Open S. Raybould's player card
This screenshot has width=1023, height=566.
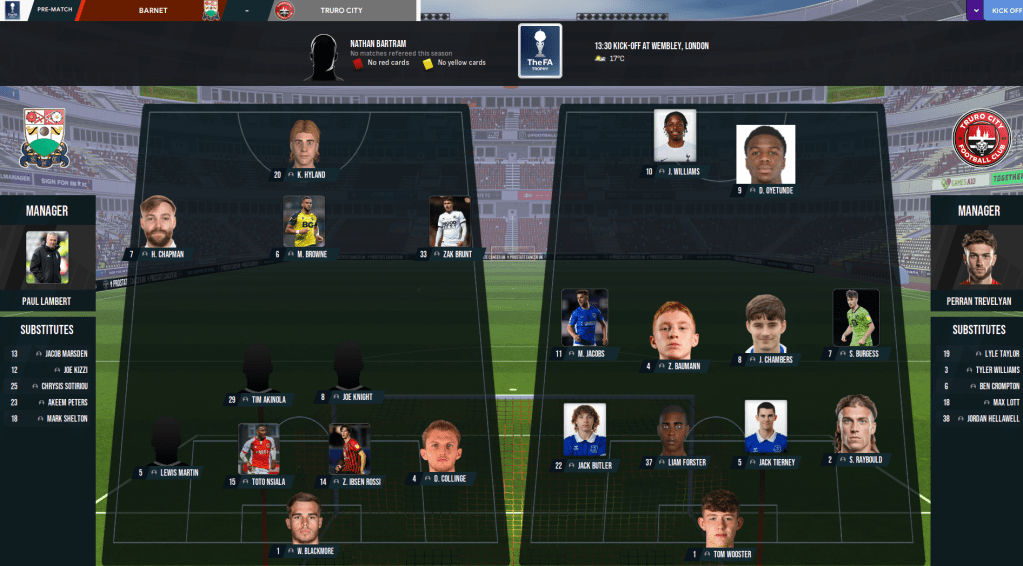[855, 425]
